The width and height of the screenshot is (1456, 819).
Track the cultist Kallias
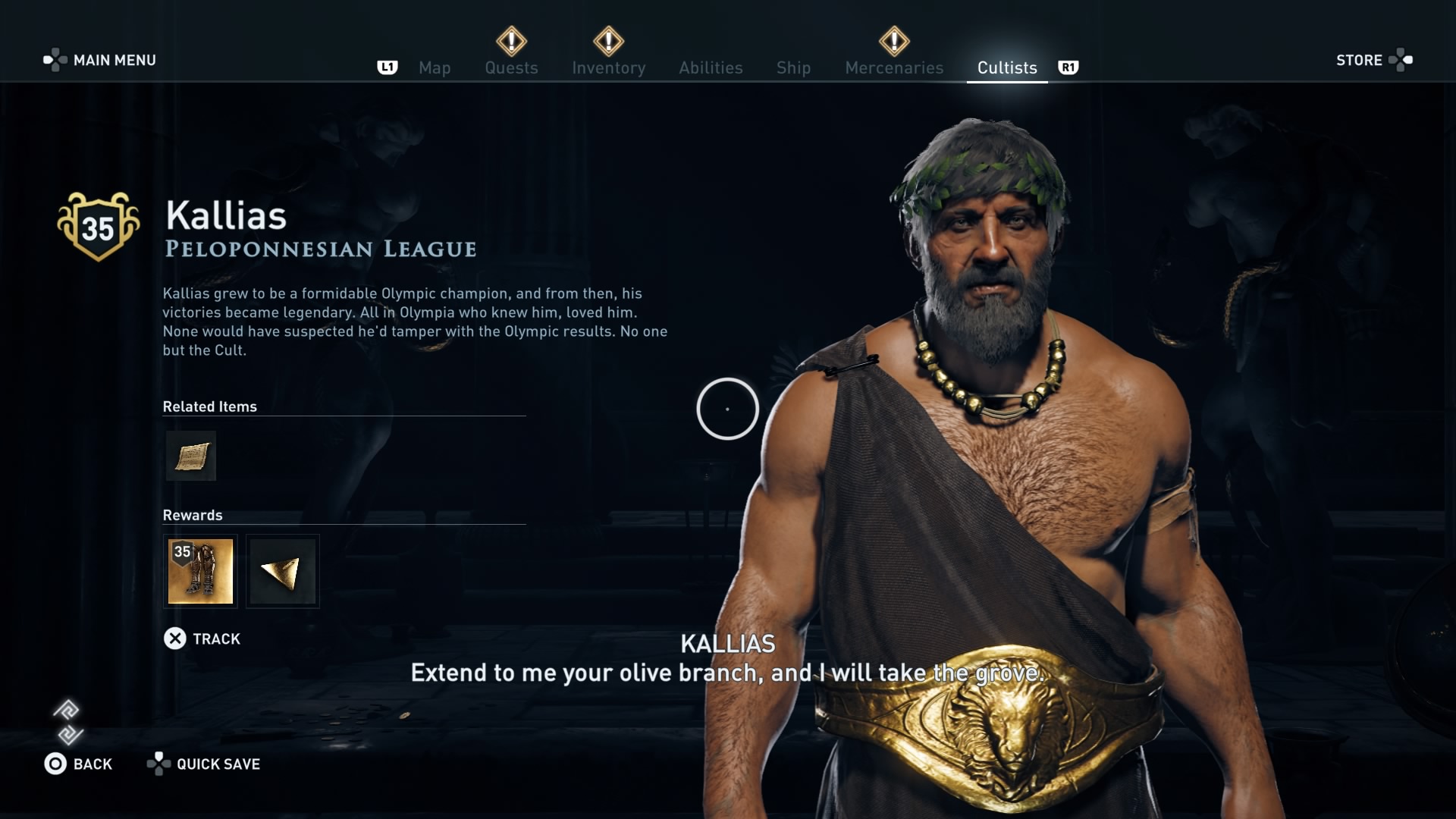coord(202,639)
